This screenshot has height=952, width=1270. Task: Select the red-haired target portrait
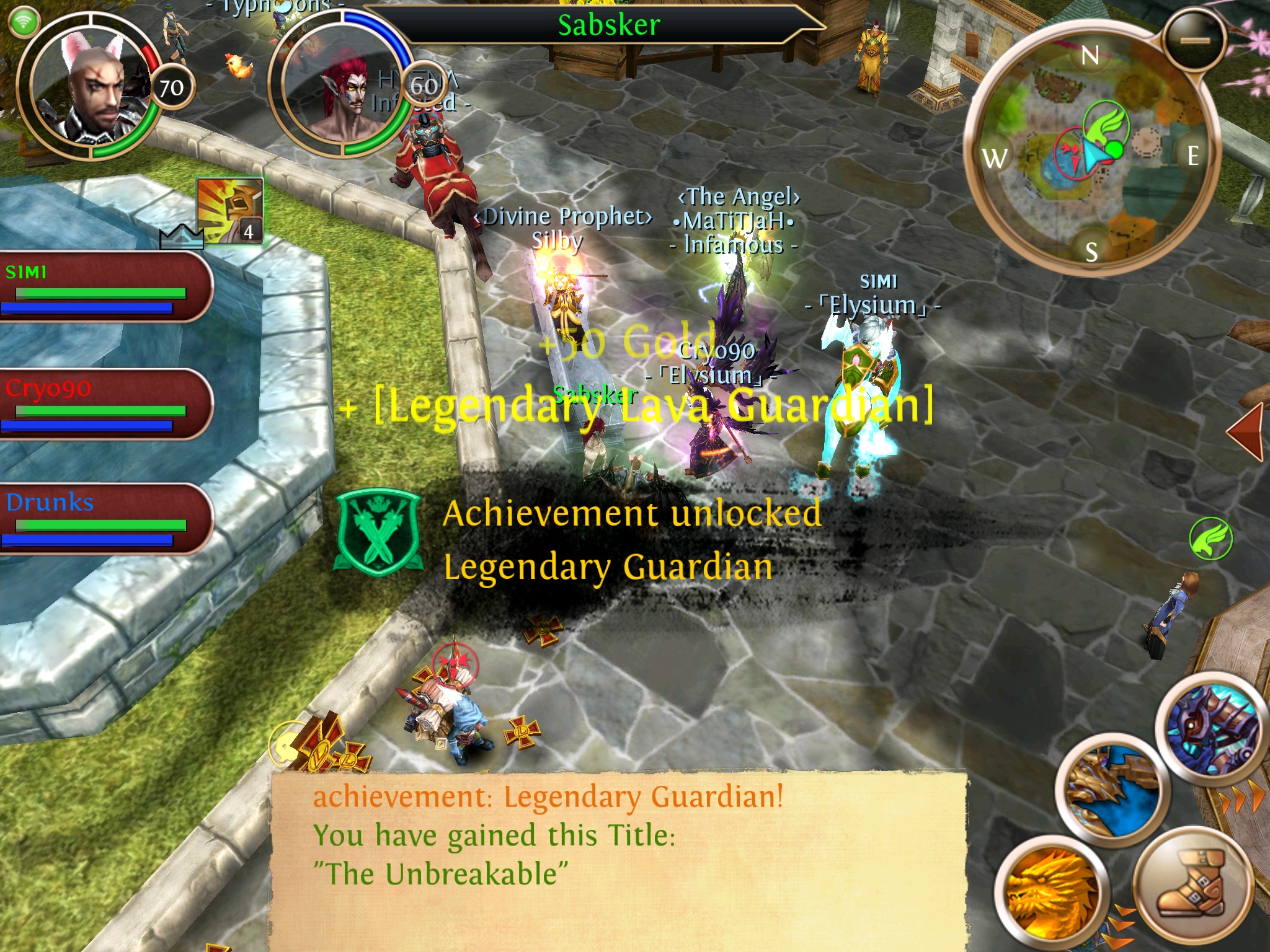(x=341, y=87)
